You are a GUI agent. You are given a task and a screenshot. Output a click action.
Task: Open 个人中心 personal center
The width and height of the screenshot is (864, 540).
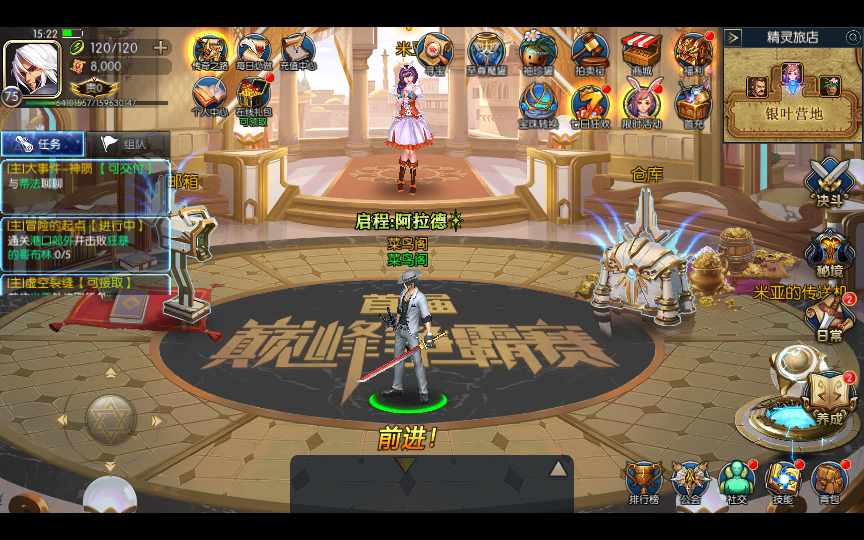[211, 99]
